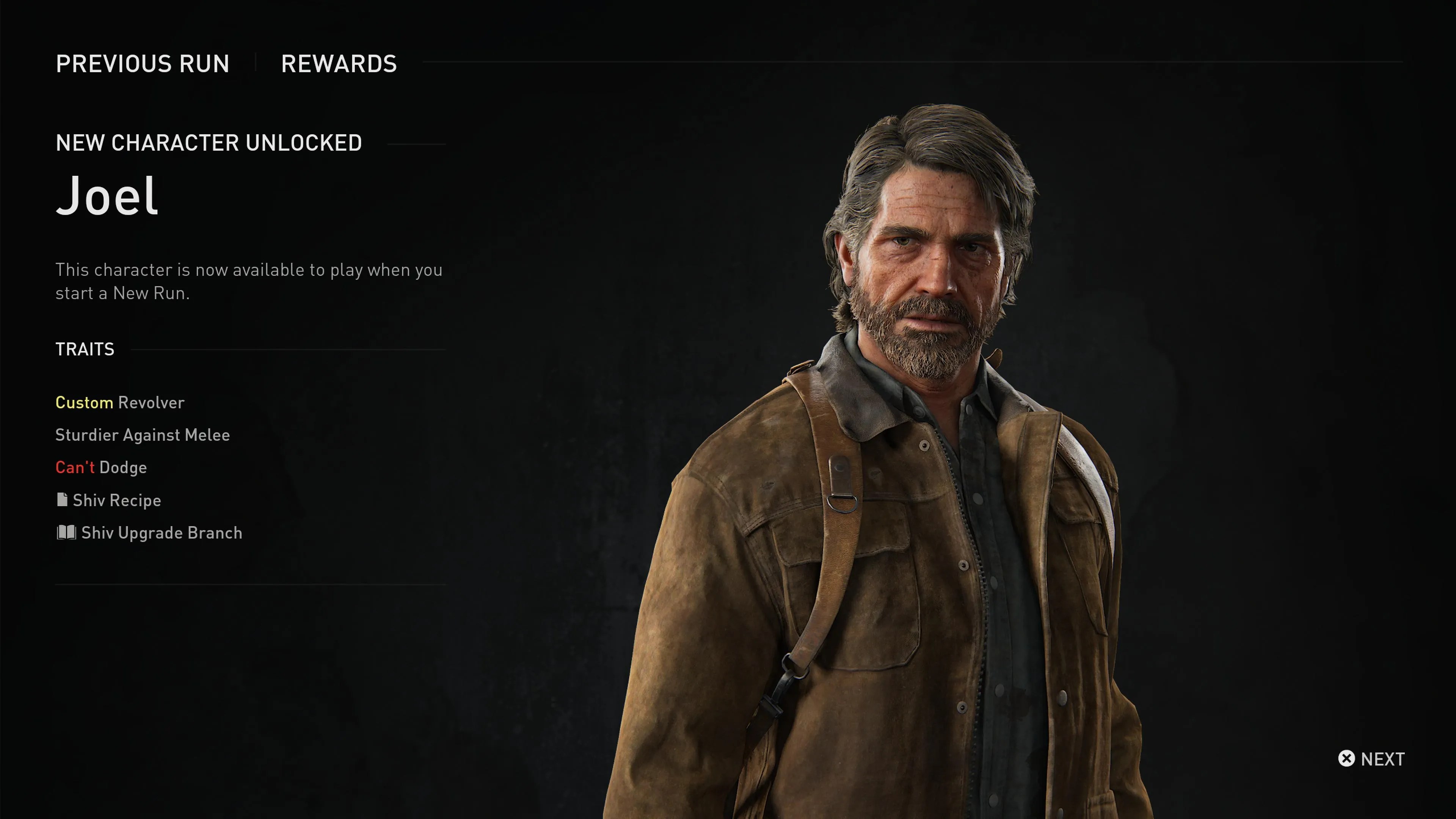The height and width of the screenshot is (819, 1456).
Task: Switch to the PREVIOUS RUN tab
Action: [143, 64]
